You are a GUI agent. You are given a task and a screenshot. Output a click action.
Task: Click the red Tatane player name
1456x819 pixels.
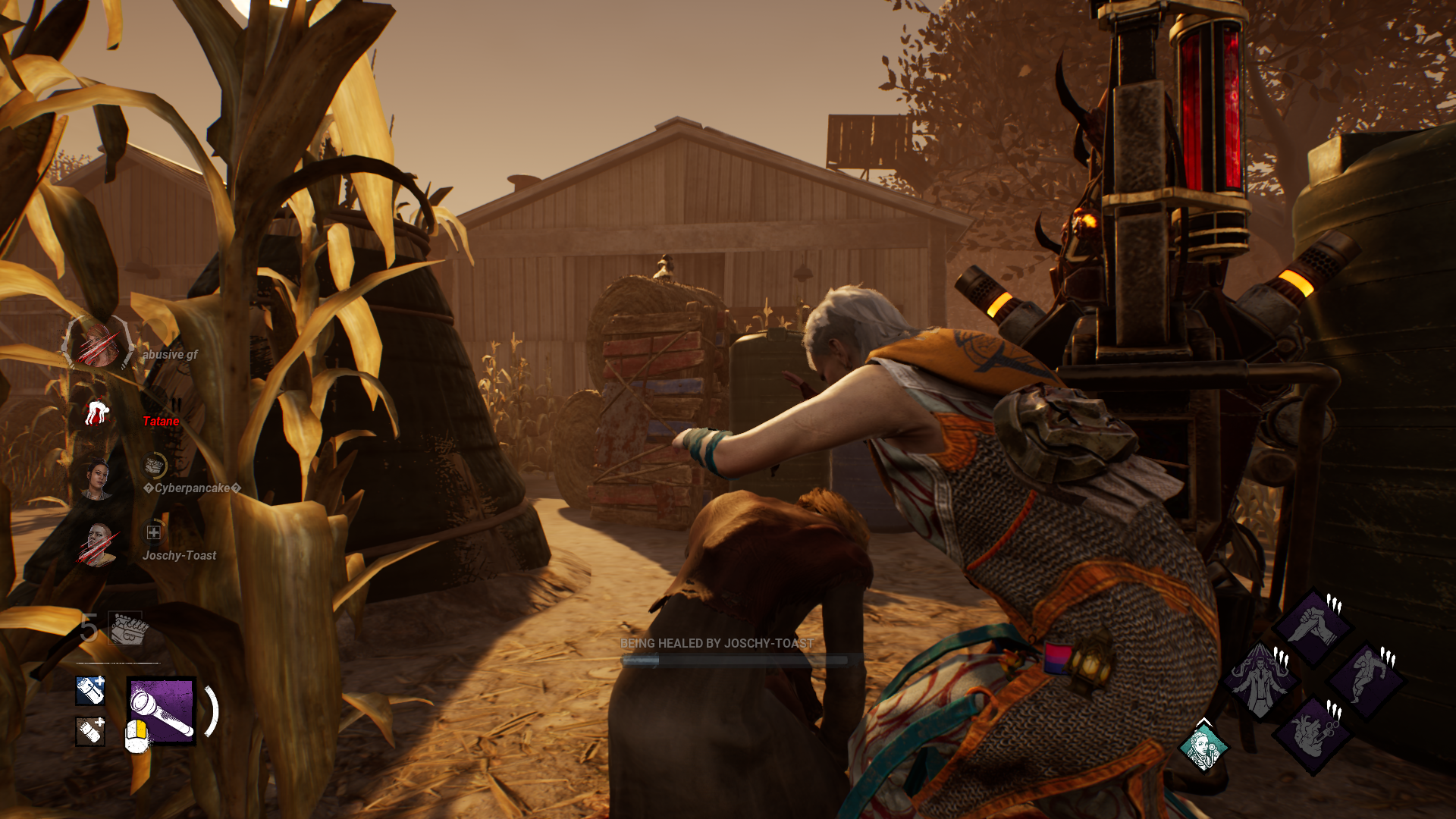(x=160, y=419)
